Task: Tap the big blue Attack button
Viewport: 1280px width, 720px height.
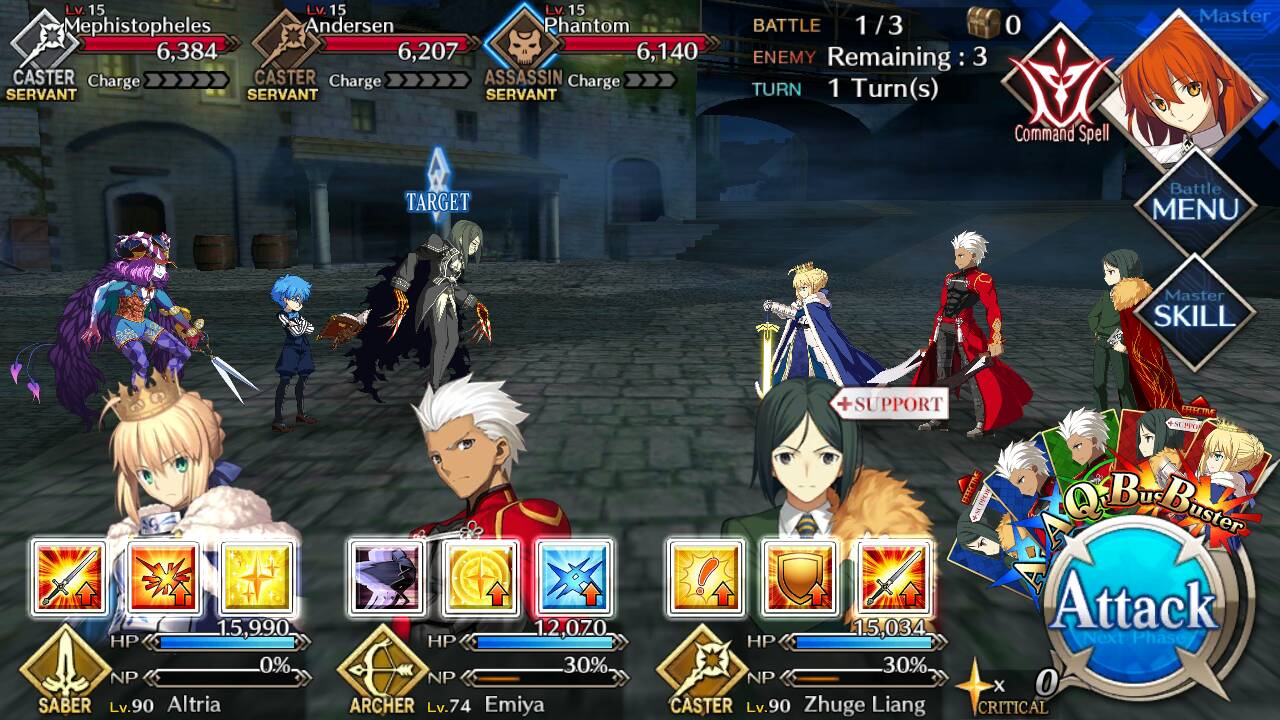Action: pos(1136,606)
